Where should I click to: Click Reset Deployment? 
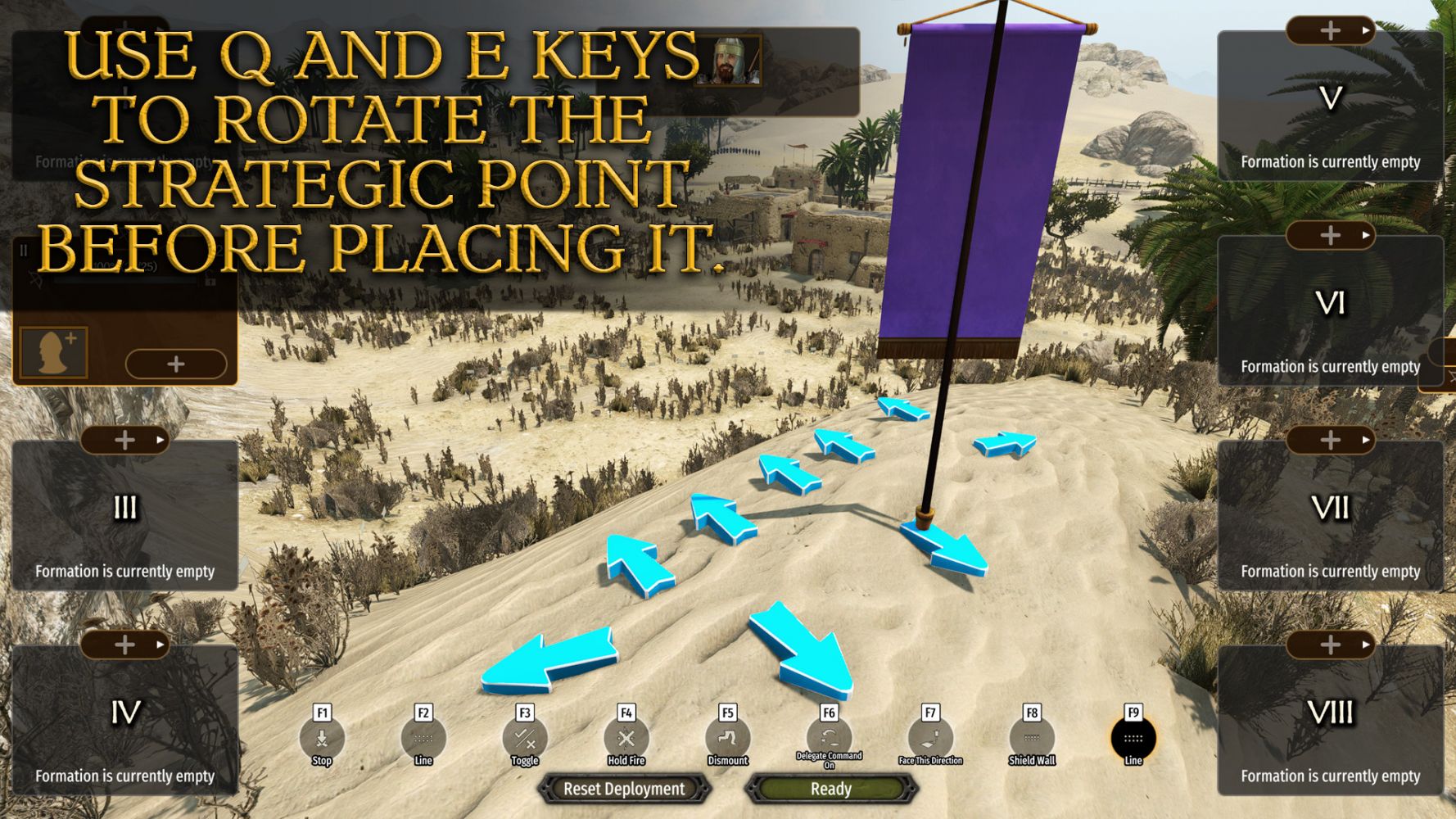(x=624, y=789)
